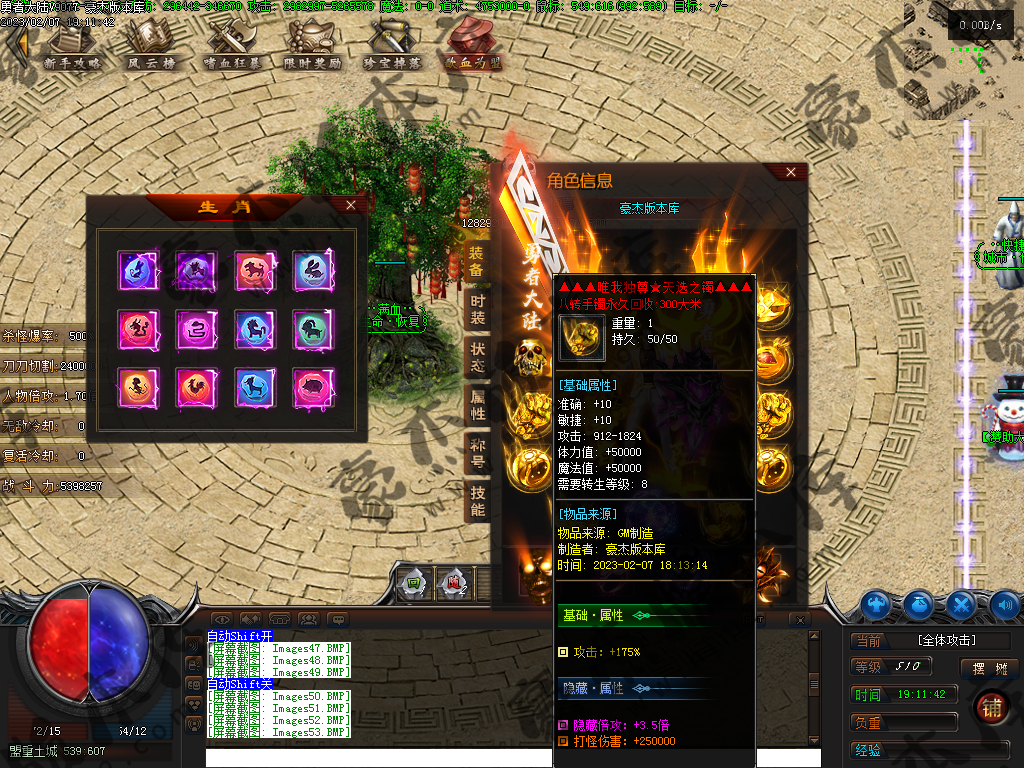This screenshot has height=768, width=1024.
Task: Close the 角色信息 character info window
Action: tap(791, 172)
